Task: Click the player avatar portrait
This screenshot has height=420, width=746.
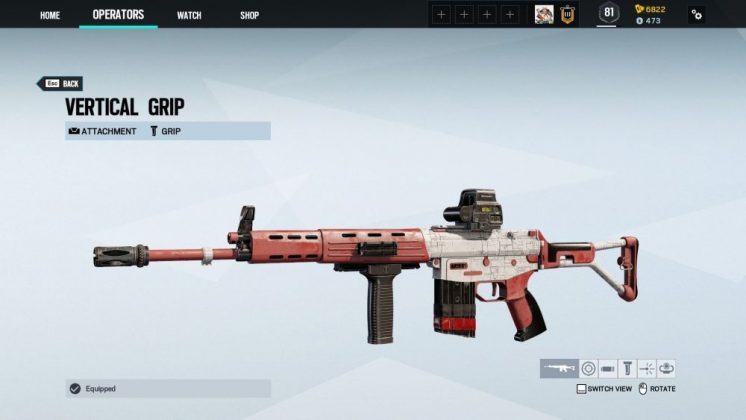Action: [544, 14]
